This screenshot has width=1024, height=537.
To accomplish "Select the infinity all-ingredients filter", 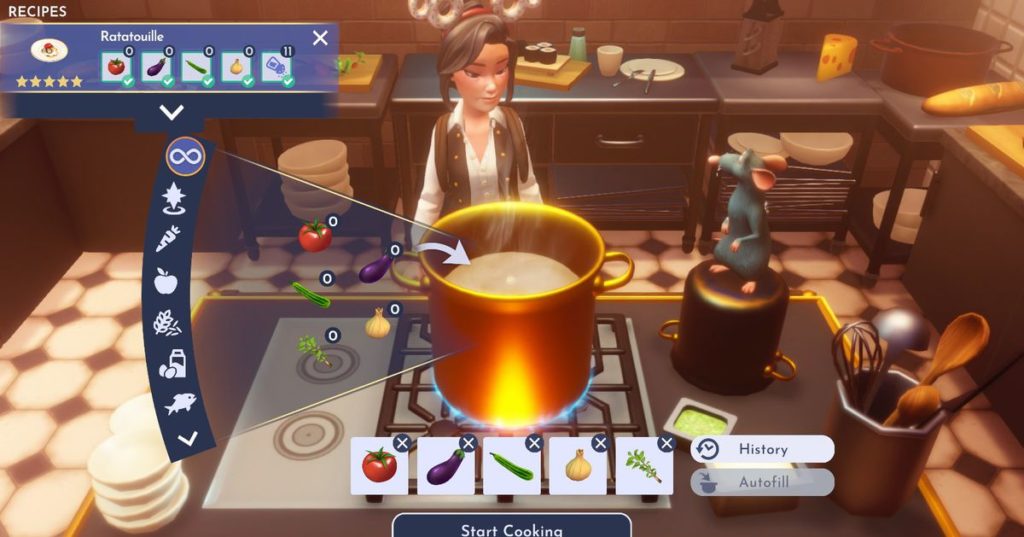I will (x=186, y=156).
